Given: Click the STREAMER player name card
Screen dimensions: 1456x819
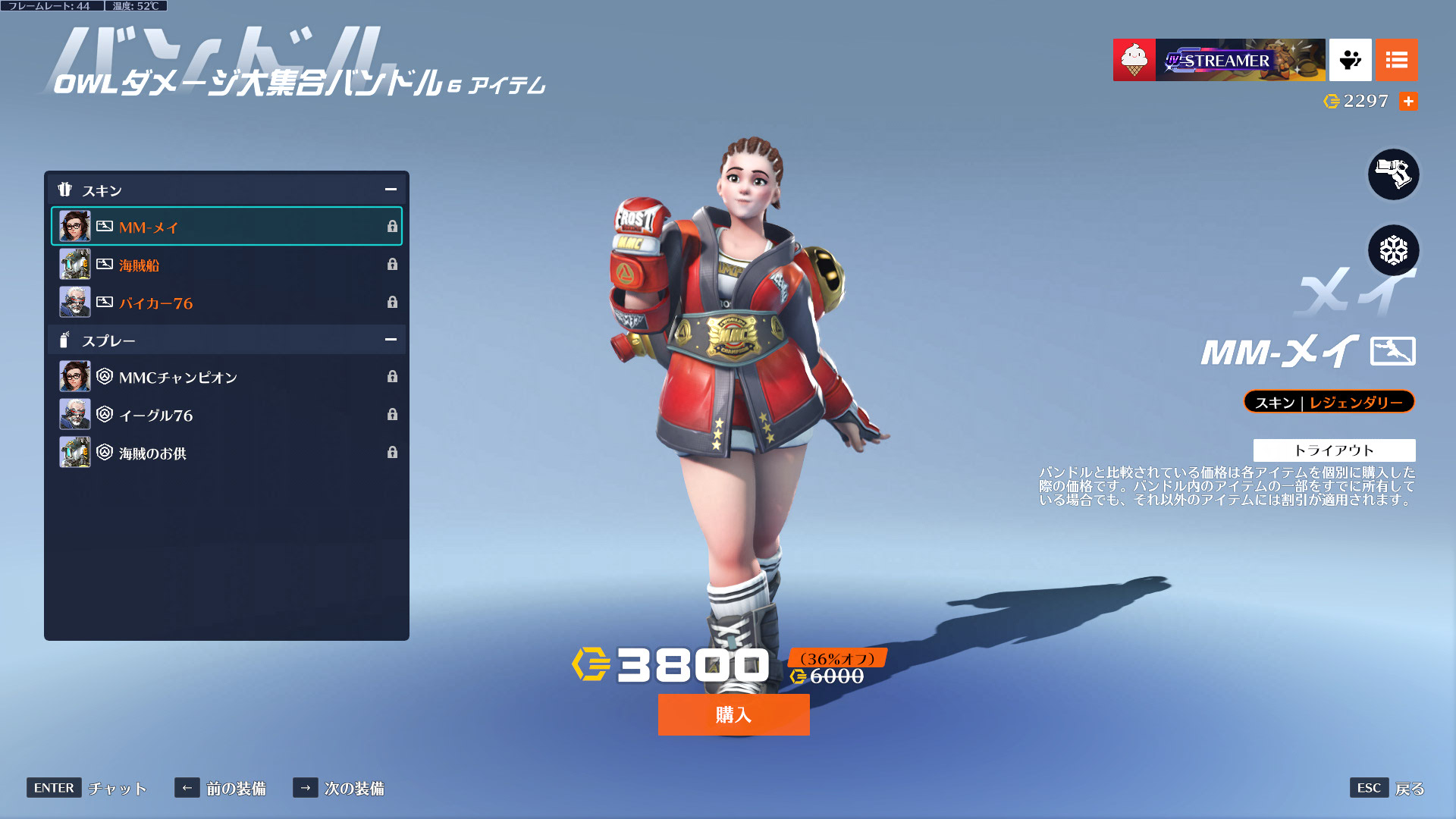Looking at the screenshot, I should click(x=1240, y=60).
